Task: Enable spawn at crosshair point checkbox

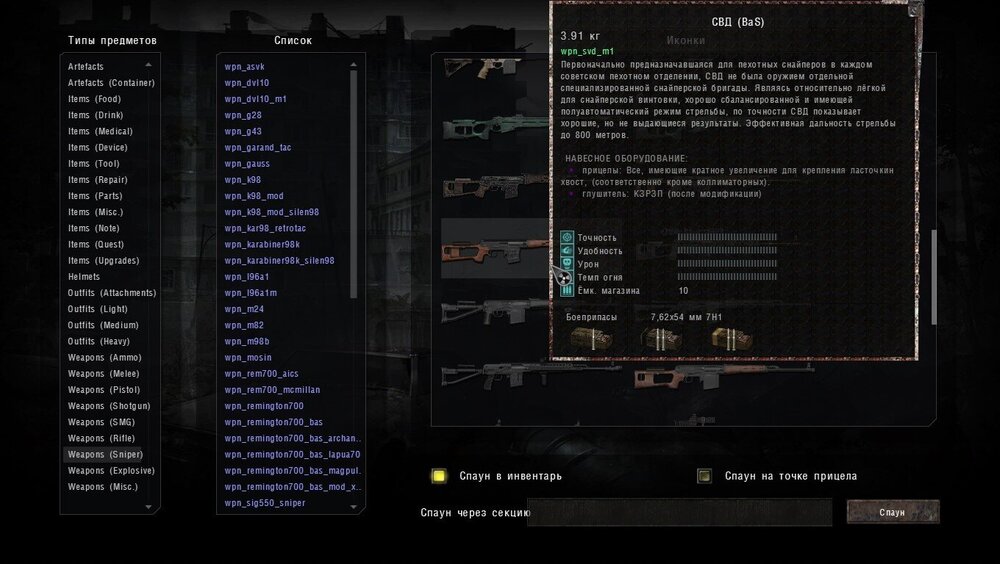Action: coord(705,476)
